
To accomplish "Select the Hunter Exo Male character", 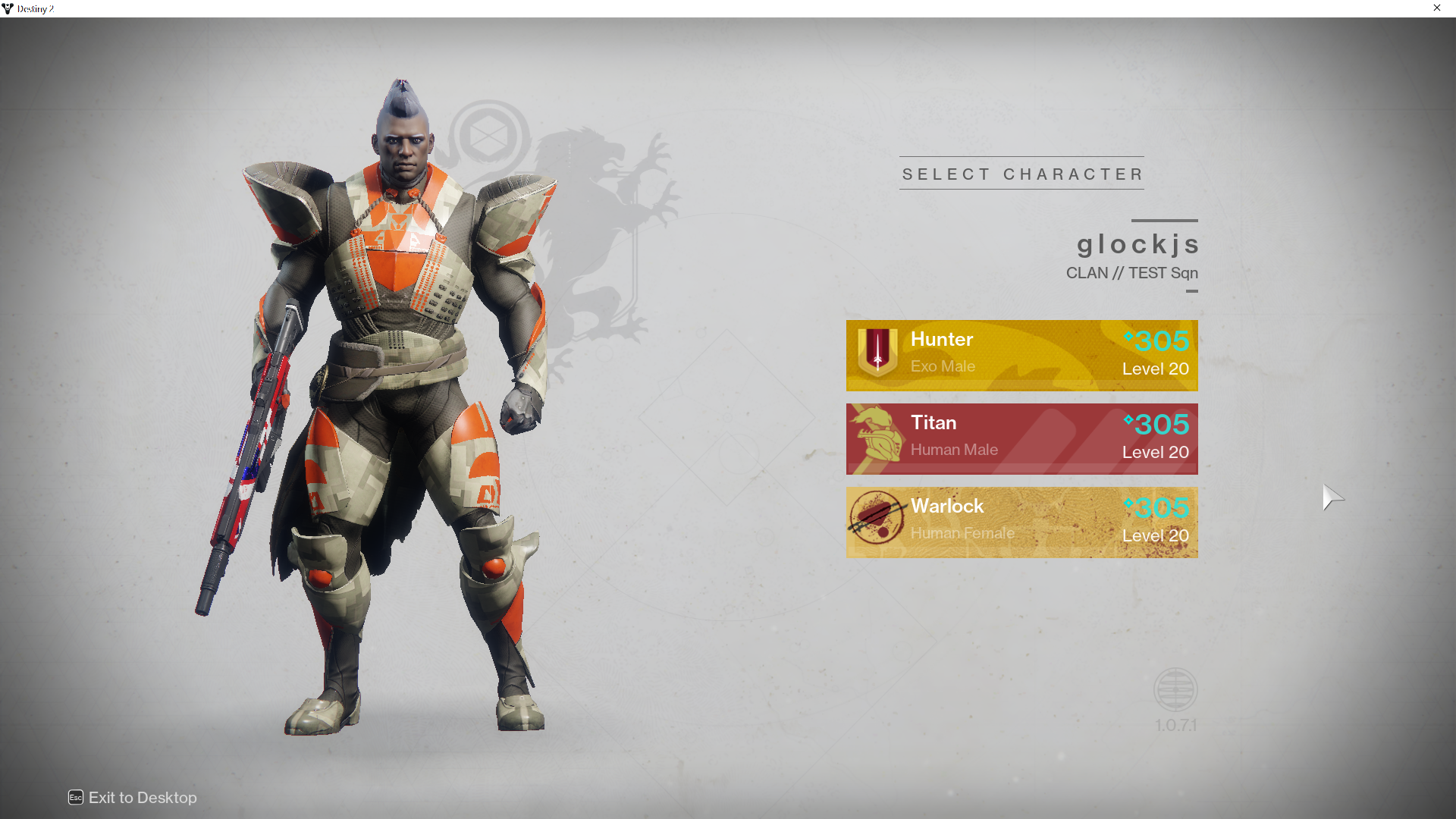I will 1021,355.
